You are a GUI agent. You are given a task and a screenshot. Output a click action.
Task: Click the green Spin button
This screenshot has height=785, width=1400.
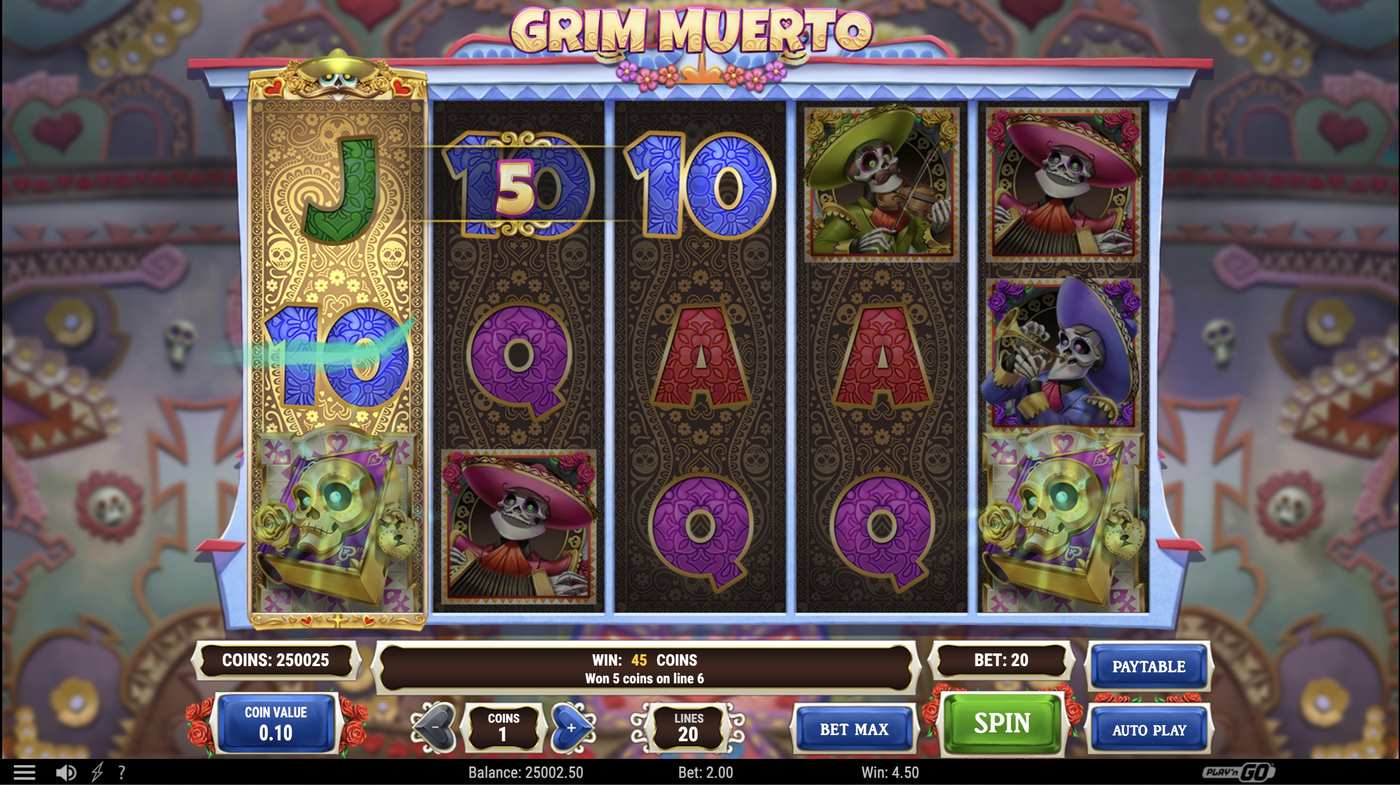(1003, 723)
